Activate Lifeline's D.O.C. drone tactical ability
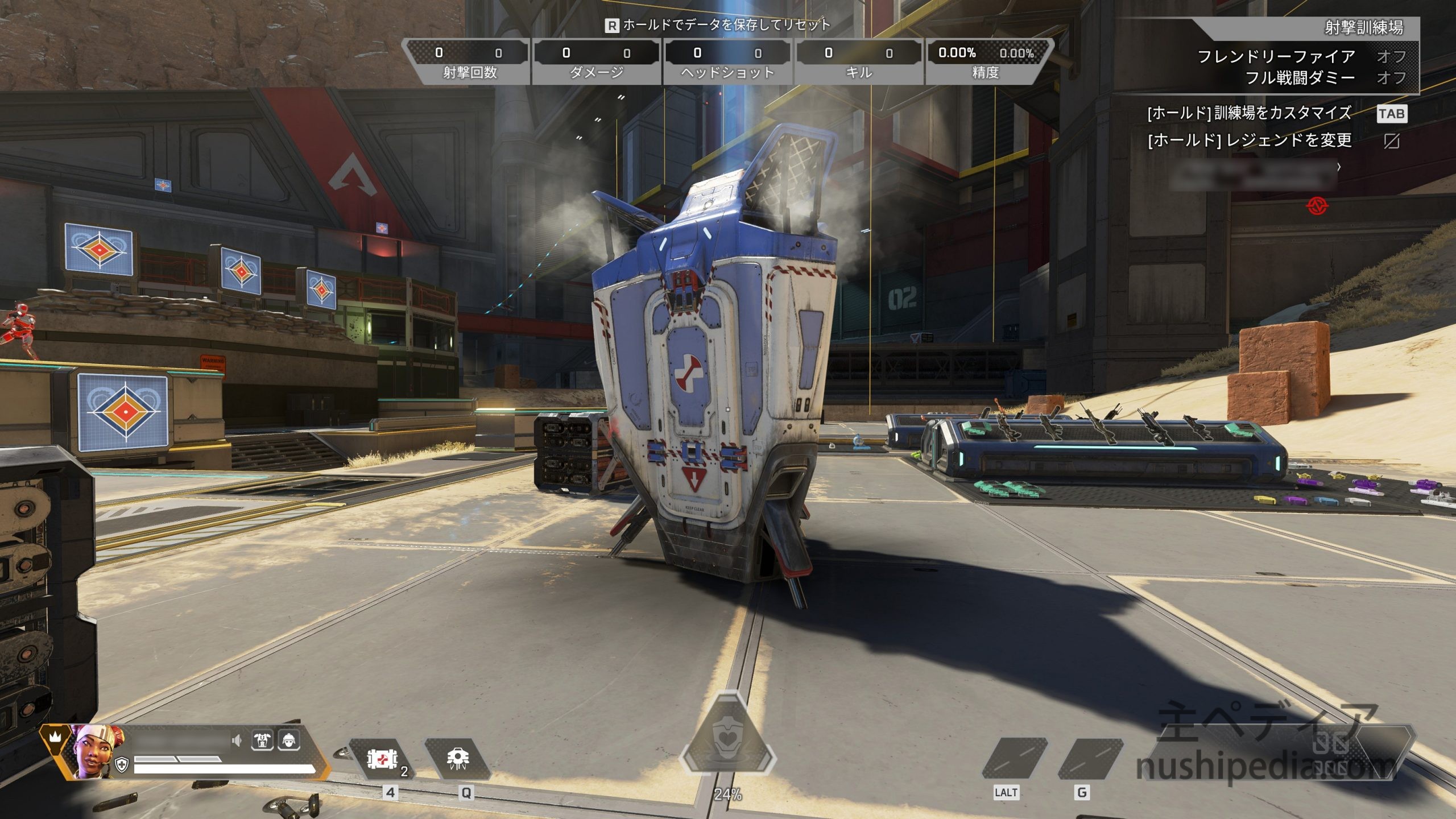 coord(458,759)
